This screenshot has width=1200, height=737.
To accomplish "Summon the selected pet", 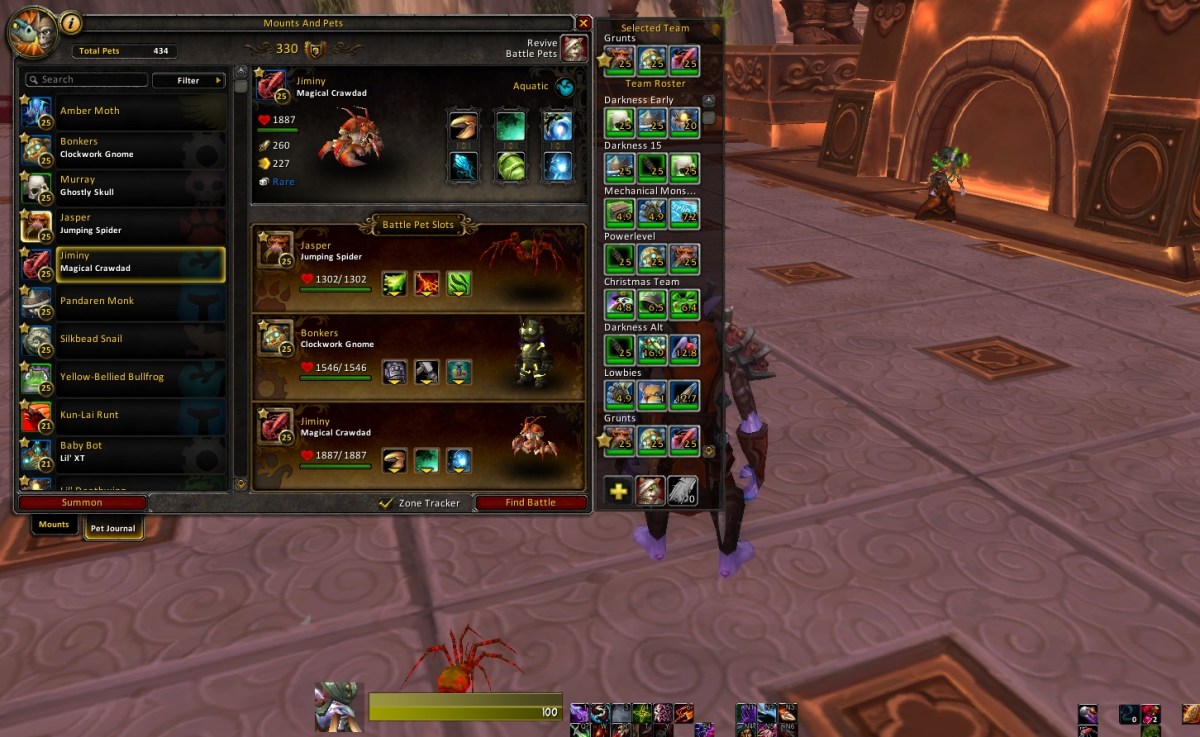I will (82, 503).
